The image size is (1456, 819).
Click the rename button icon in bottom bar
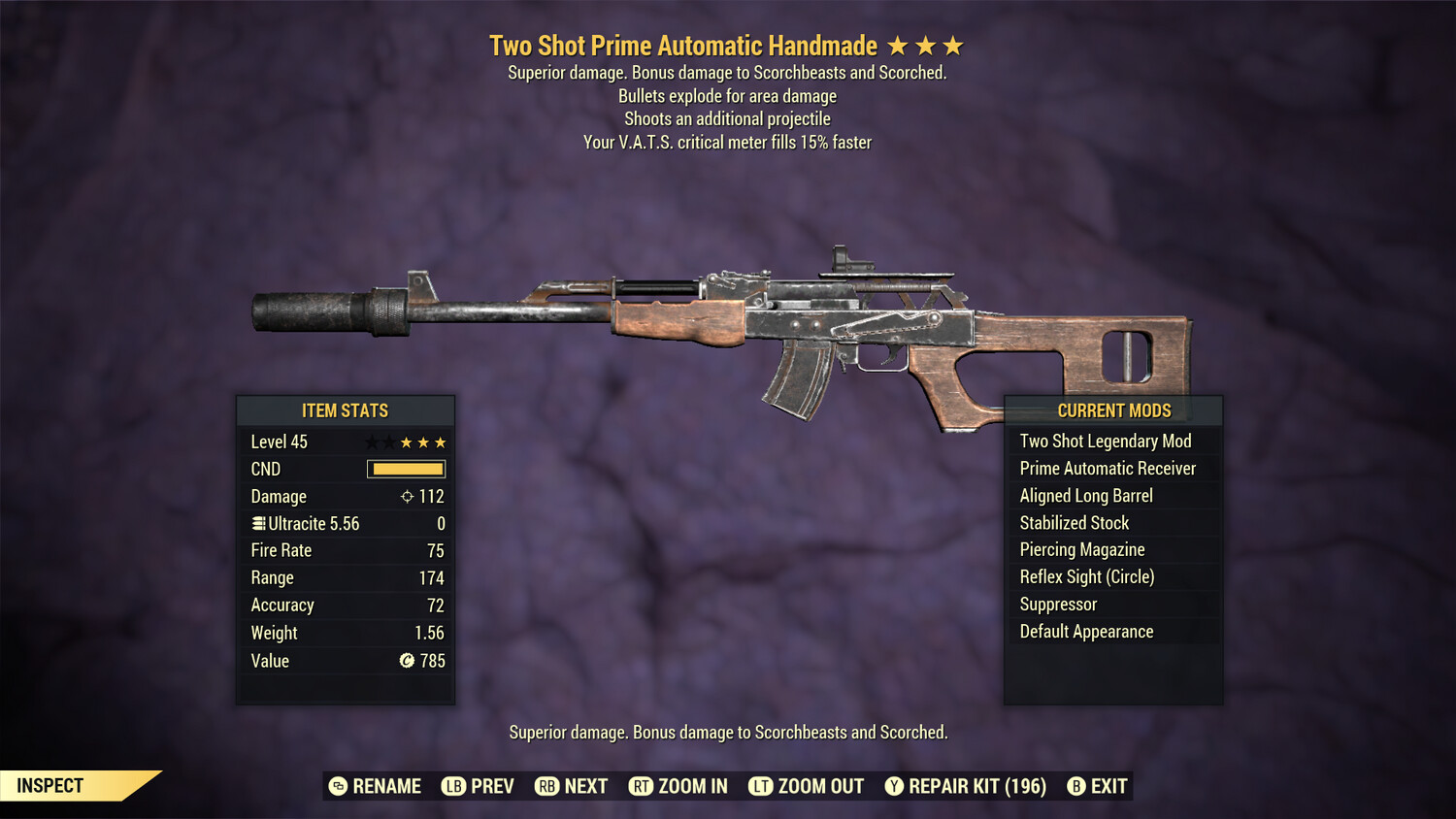(337, 786)
